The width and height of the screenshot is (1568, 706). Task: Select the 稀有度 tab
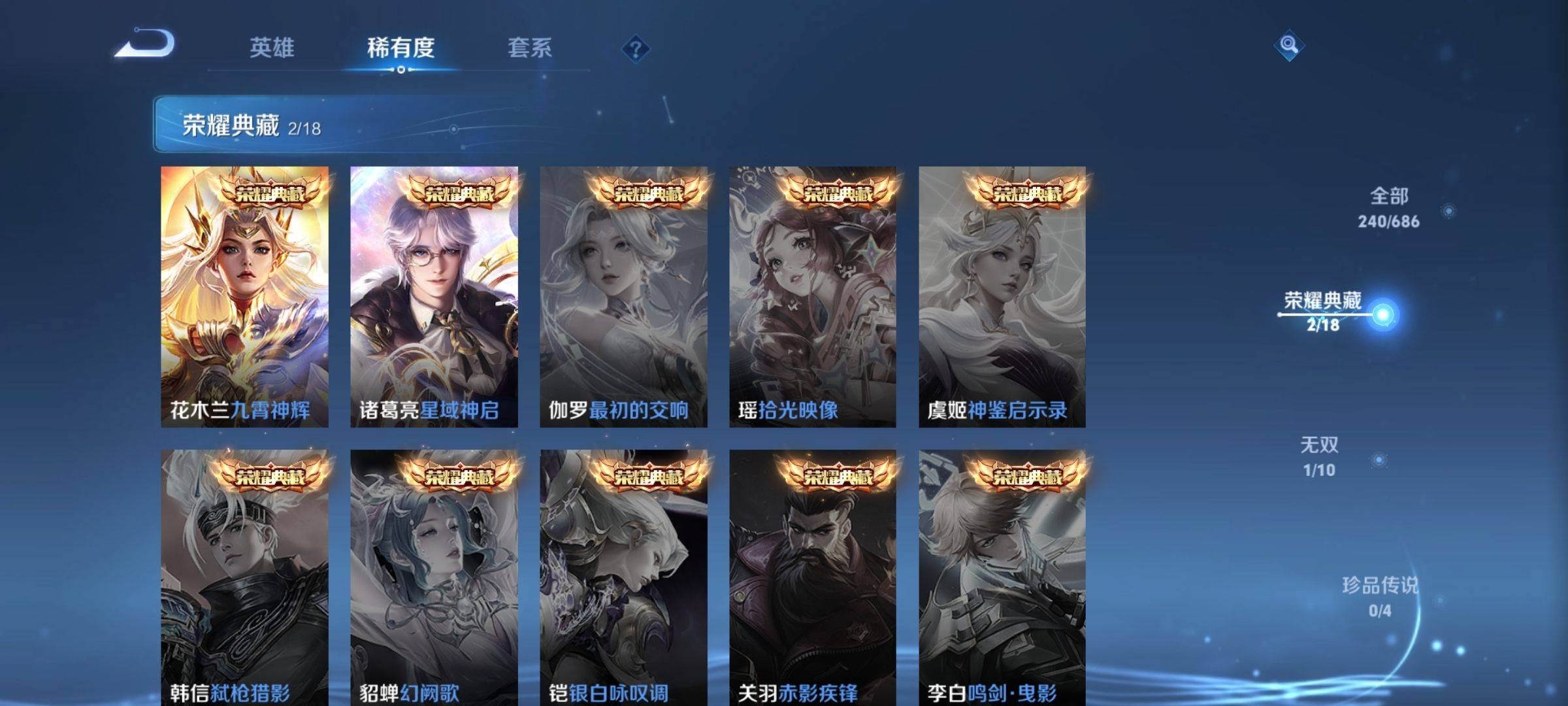coord(400,48)
